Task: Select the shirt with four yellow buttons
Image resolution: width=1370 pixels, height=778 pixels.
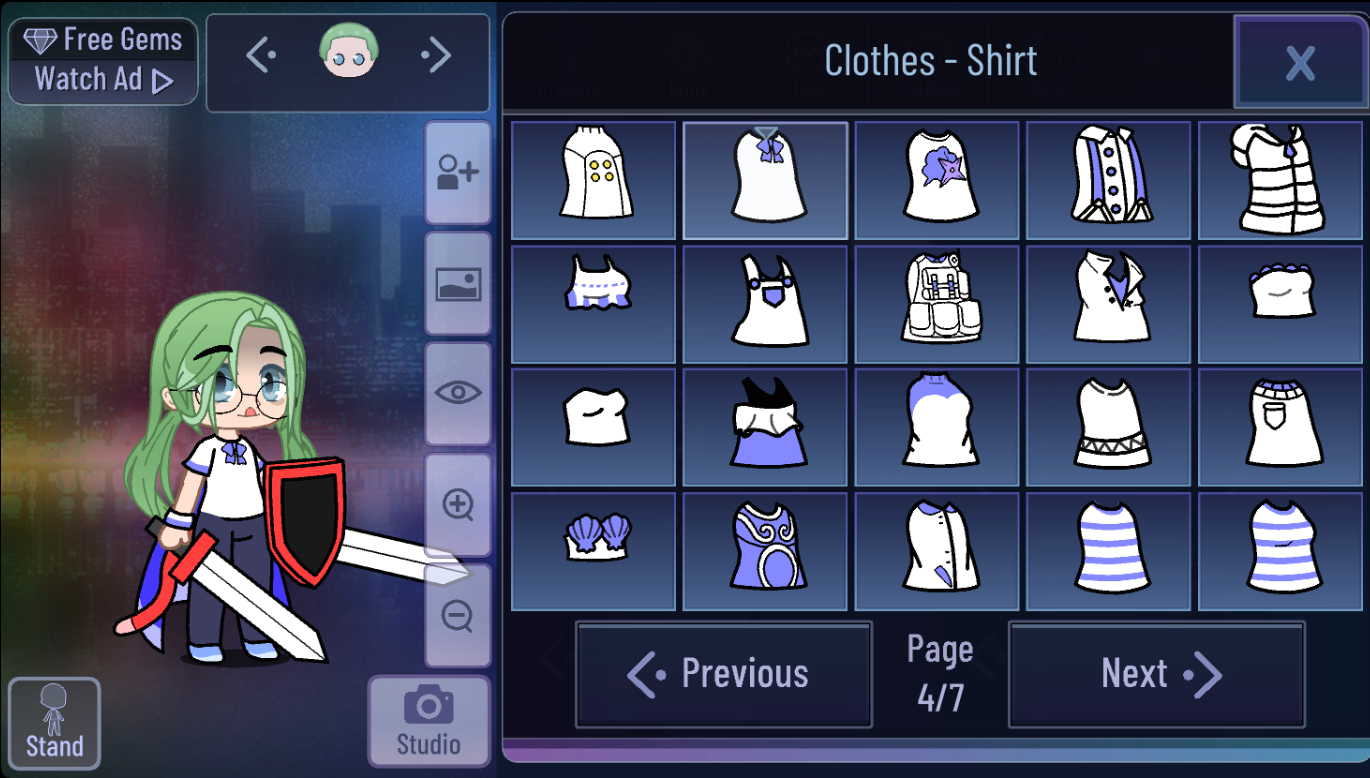Action: 594,180
